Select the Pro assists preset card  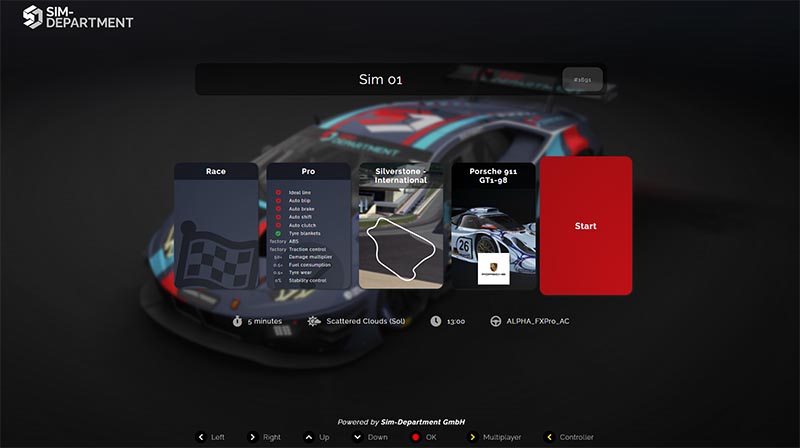coord(308,227)
